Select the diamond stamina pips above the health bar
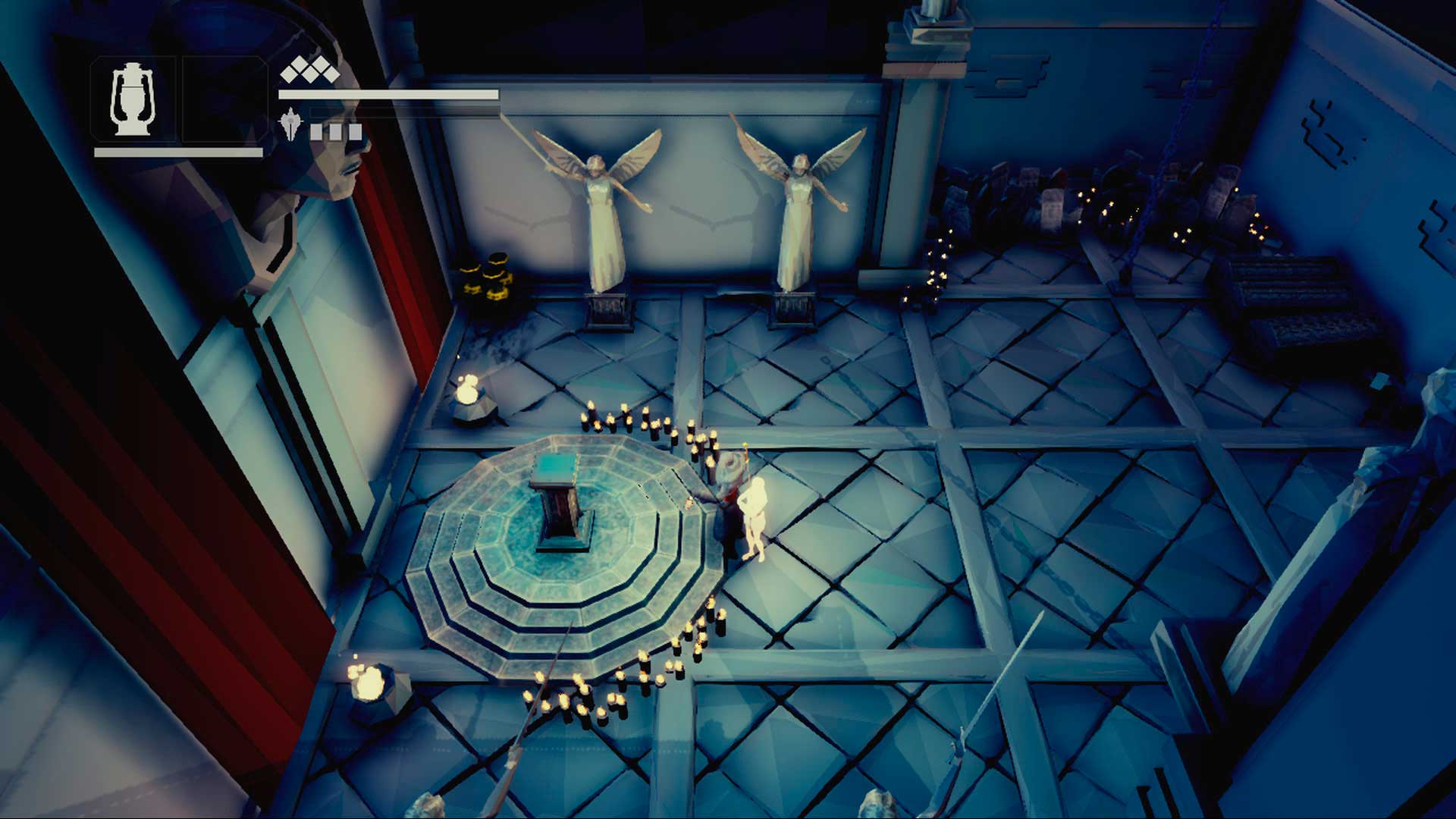Viewport: 1456px width, 819px height. pyautogui.click(x=307, y=72)
